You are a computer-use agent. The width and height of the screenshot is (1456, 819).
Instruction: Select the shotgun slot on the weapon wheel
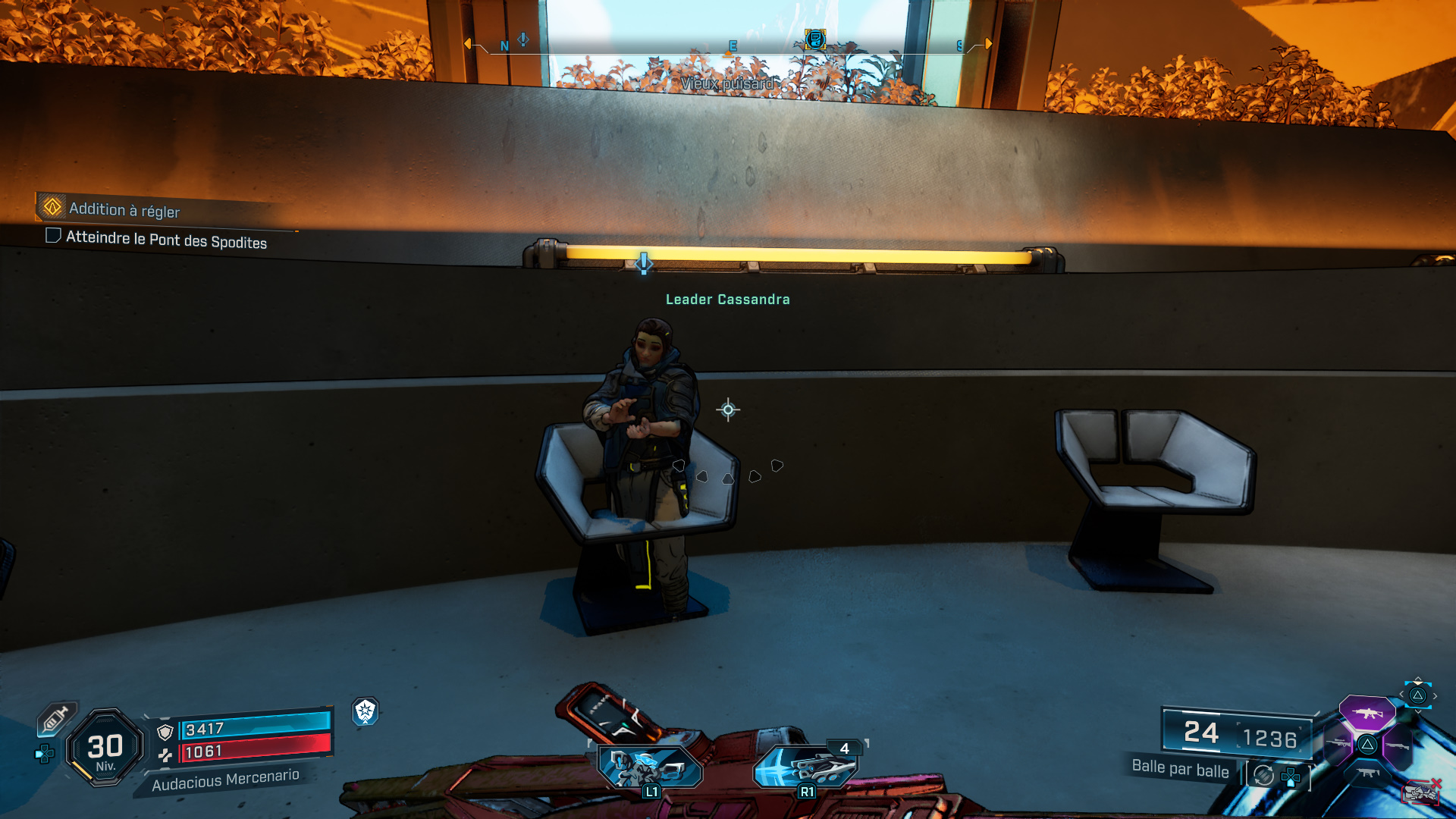(x=1398, y=745)
